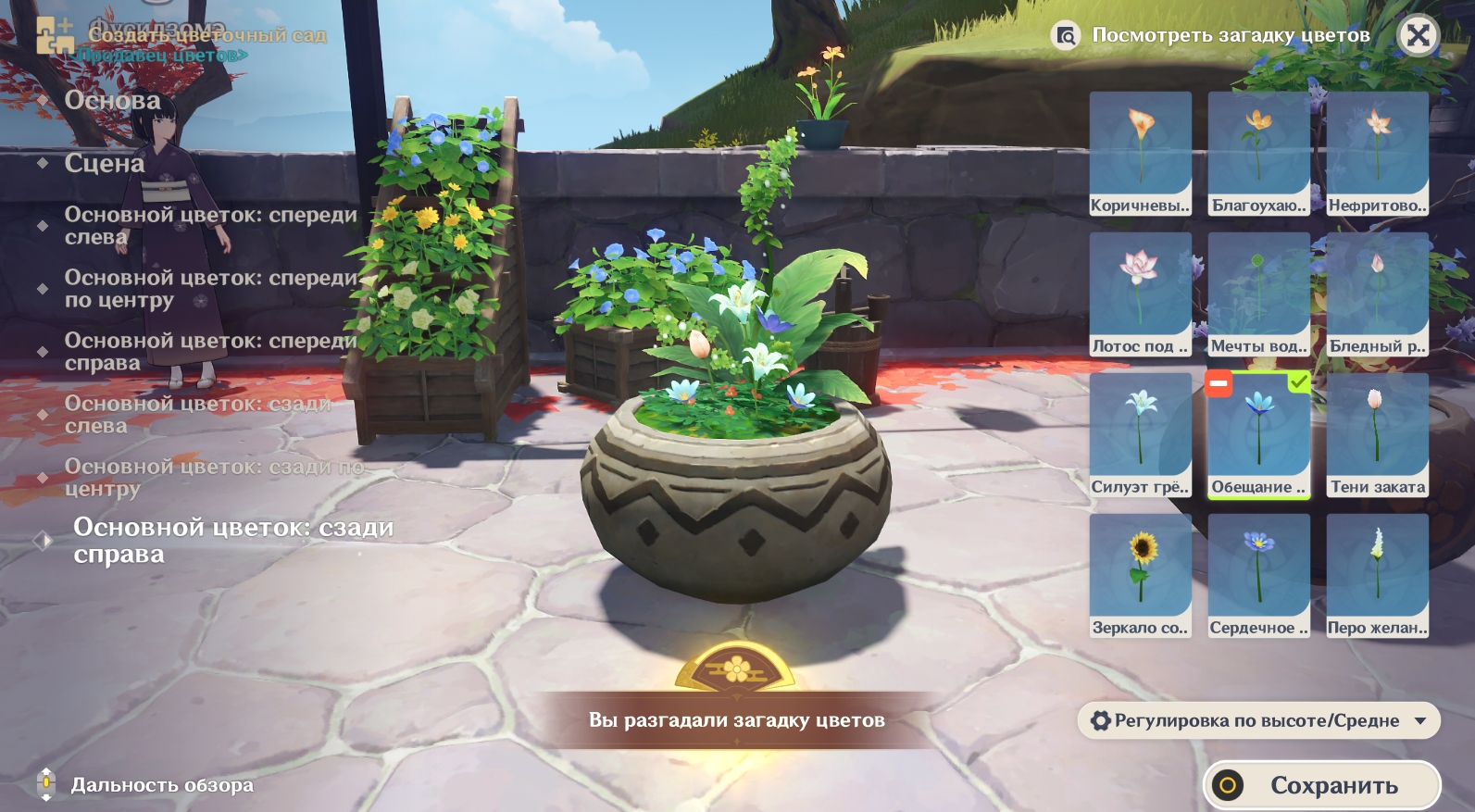Save the flower arrangement with Сохранить
The width and height of the screenshot is (1475, 812).
click(x=1321, y=785)
